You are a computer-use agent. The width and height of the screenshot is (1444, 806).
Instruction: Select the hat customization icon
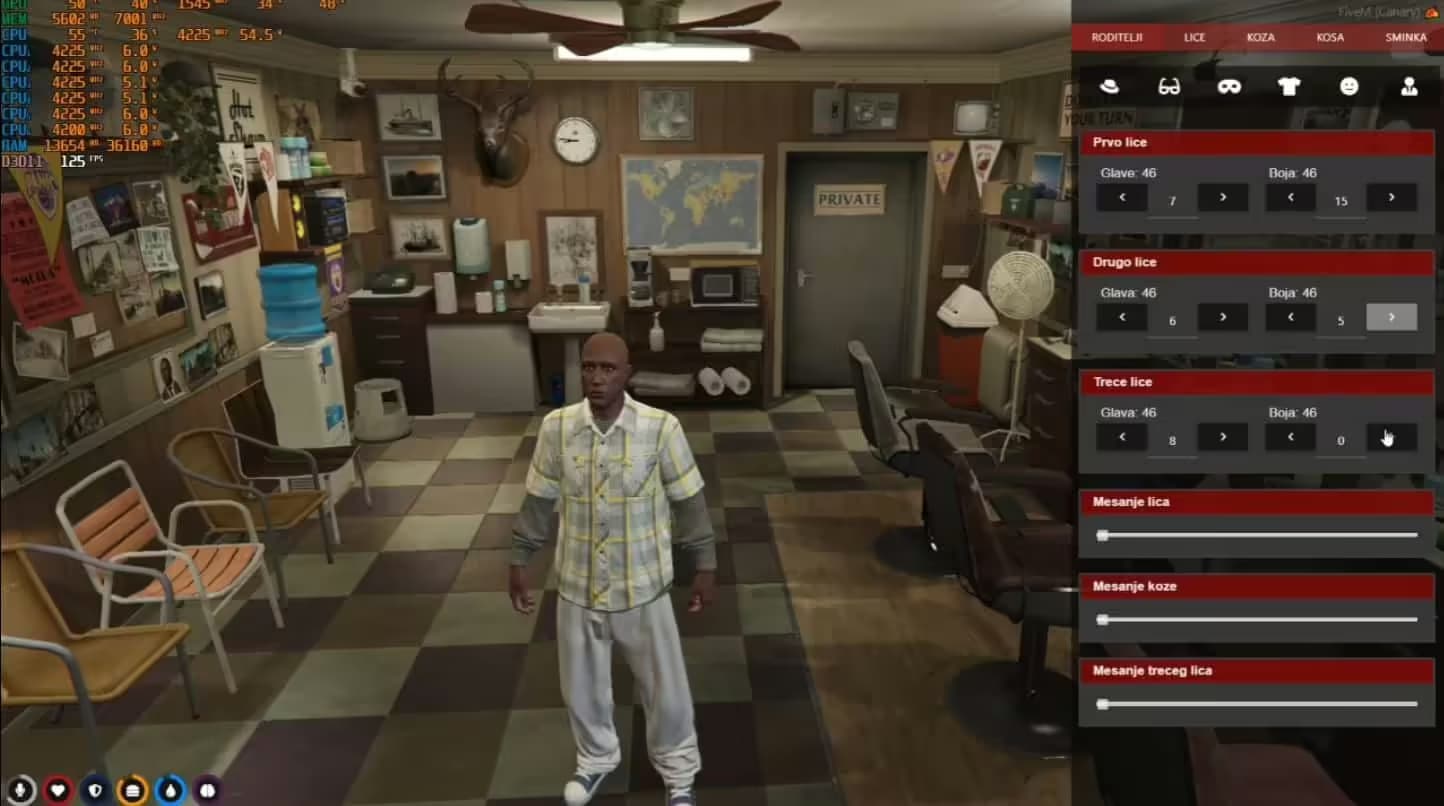point(1109,87)
